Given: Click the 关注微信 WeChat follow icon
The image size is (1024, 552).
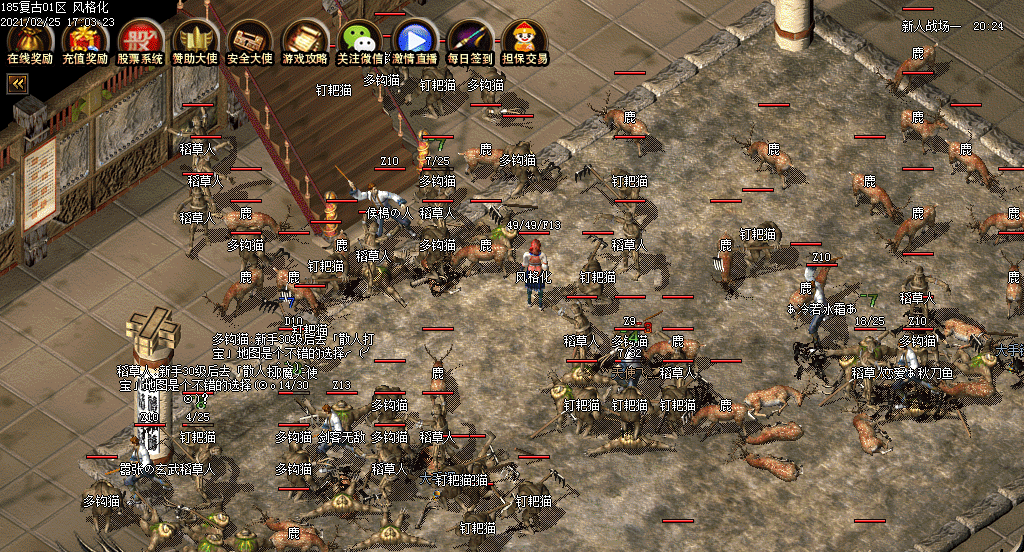Looking at the screenshot, I should (360, 41).
